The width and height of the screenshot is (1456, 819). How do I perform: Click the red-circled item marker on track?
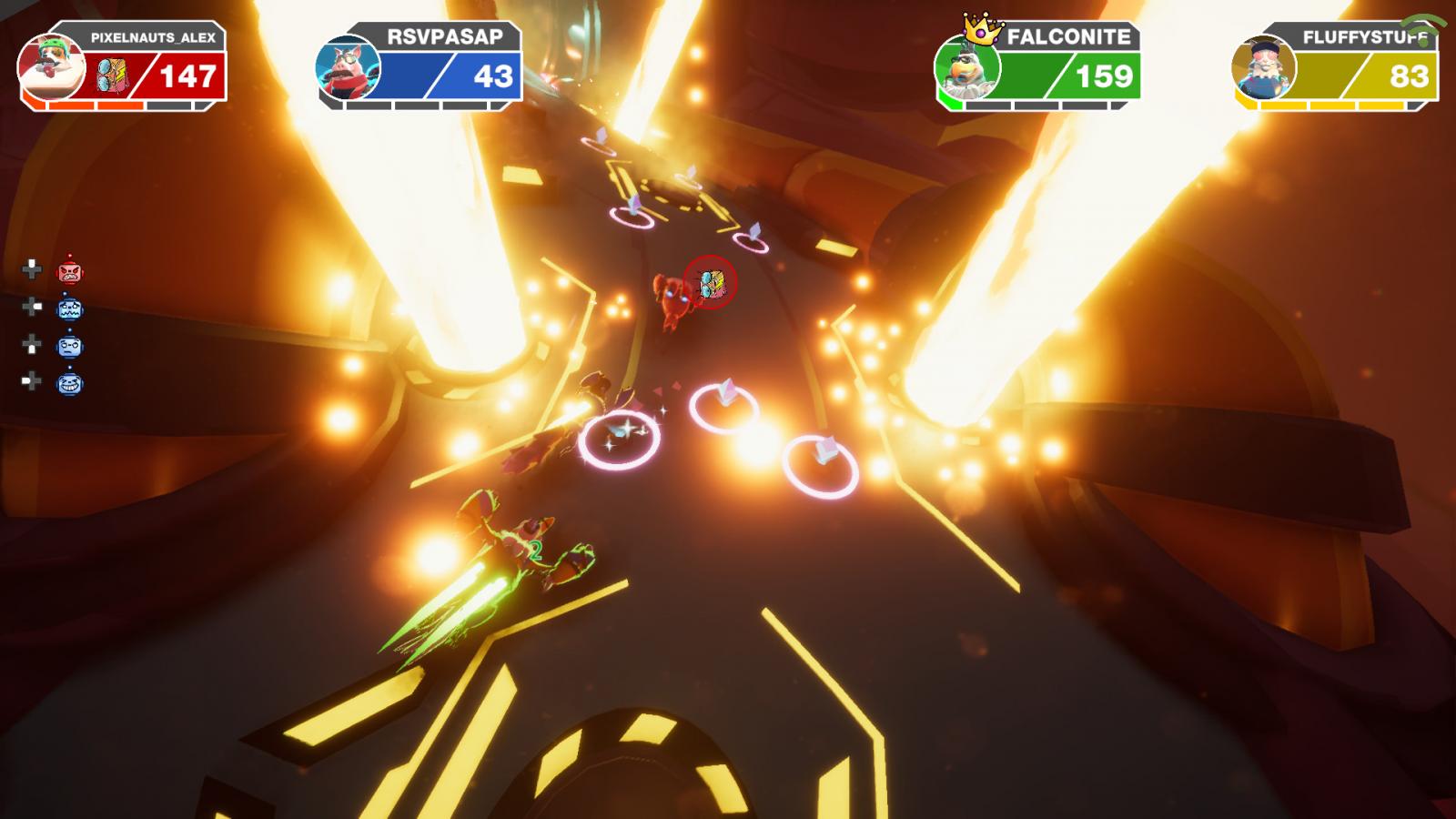coord(711,282)
